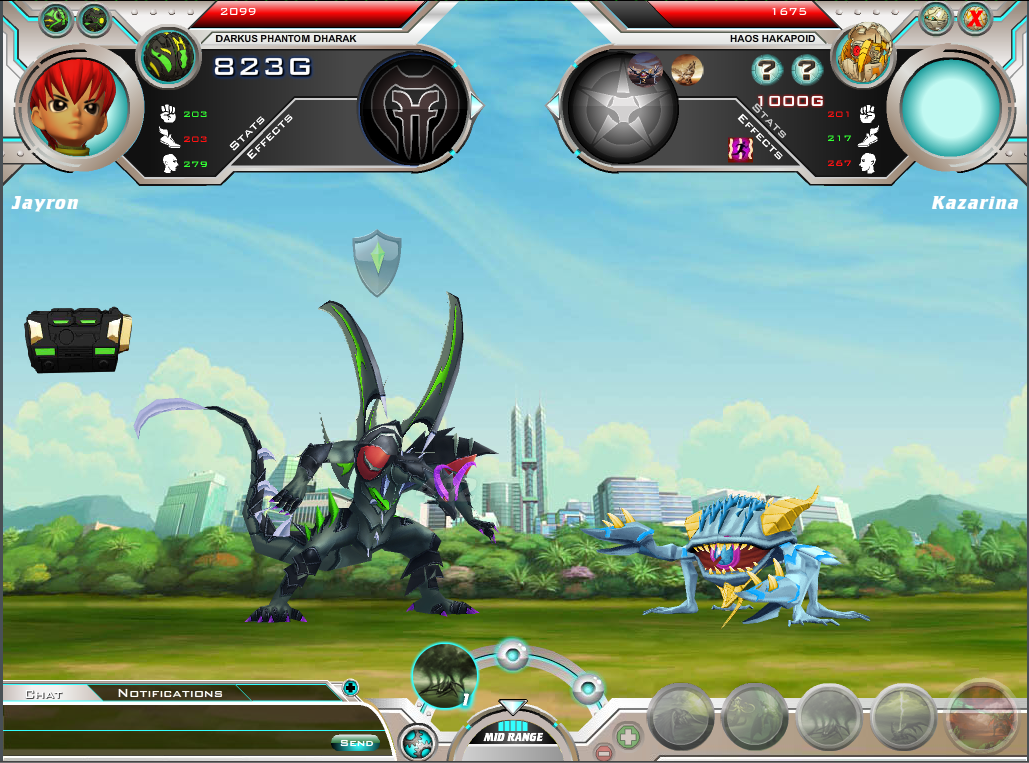Open the Notifications tab
This screenshot has width=1029, height=763.
(x=170, y=693)
